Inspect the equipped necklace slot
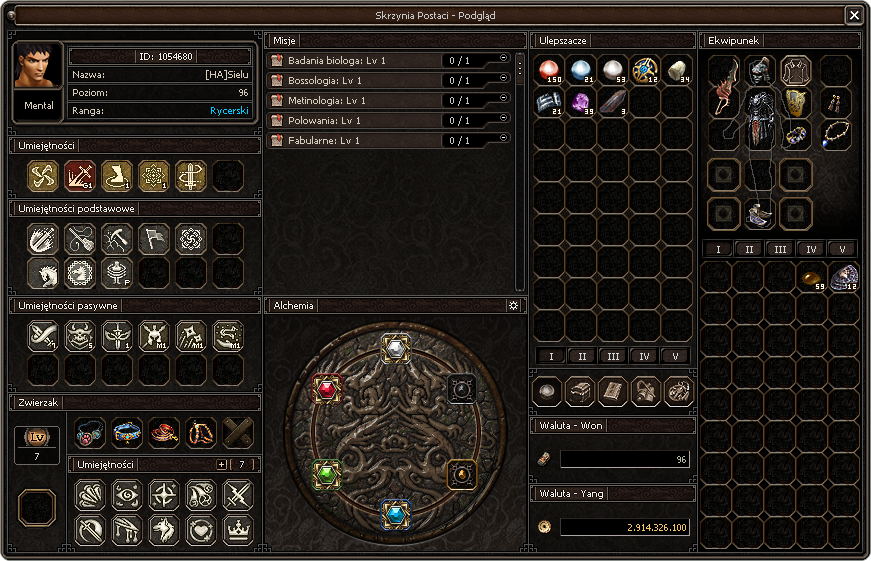Screen dimensions: 871x561 point(836,135)
